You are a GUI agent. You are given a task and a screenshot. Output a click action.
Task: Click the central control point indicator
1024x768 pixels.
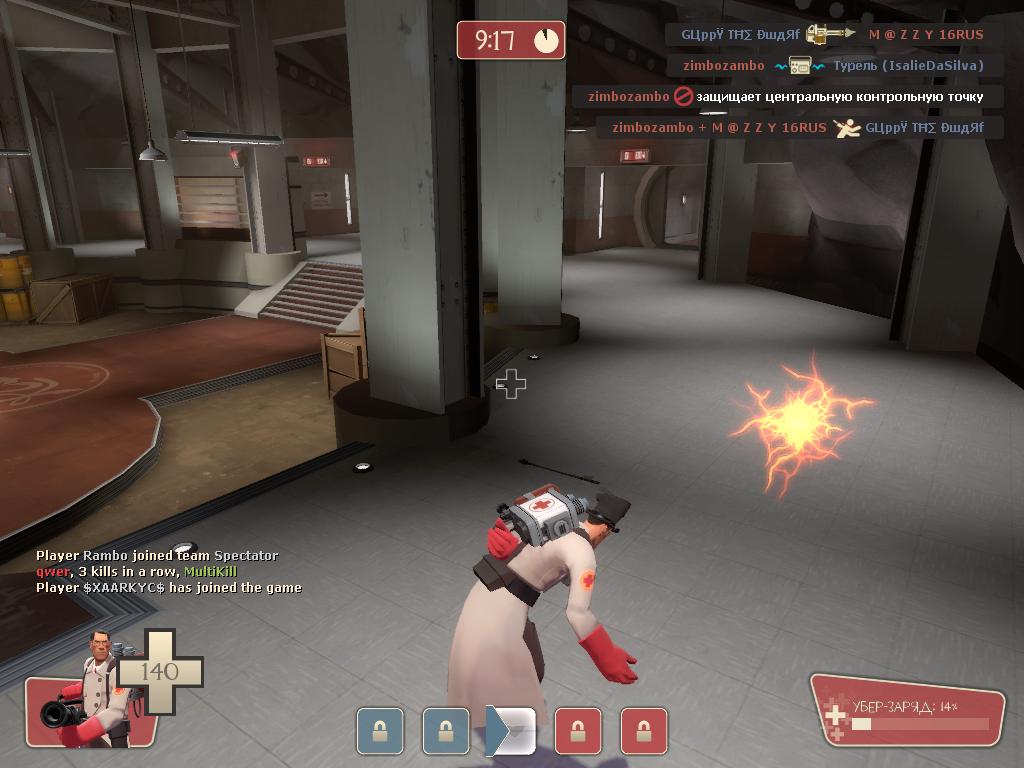coord(511,731)
